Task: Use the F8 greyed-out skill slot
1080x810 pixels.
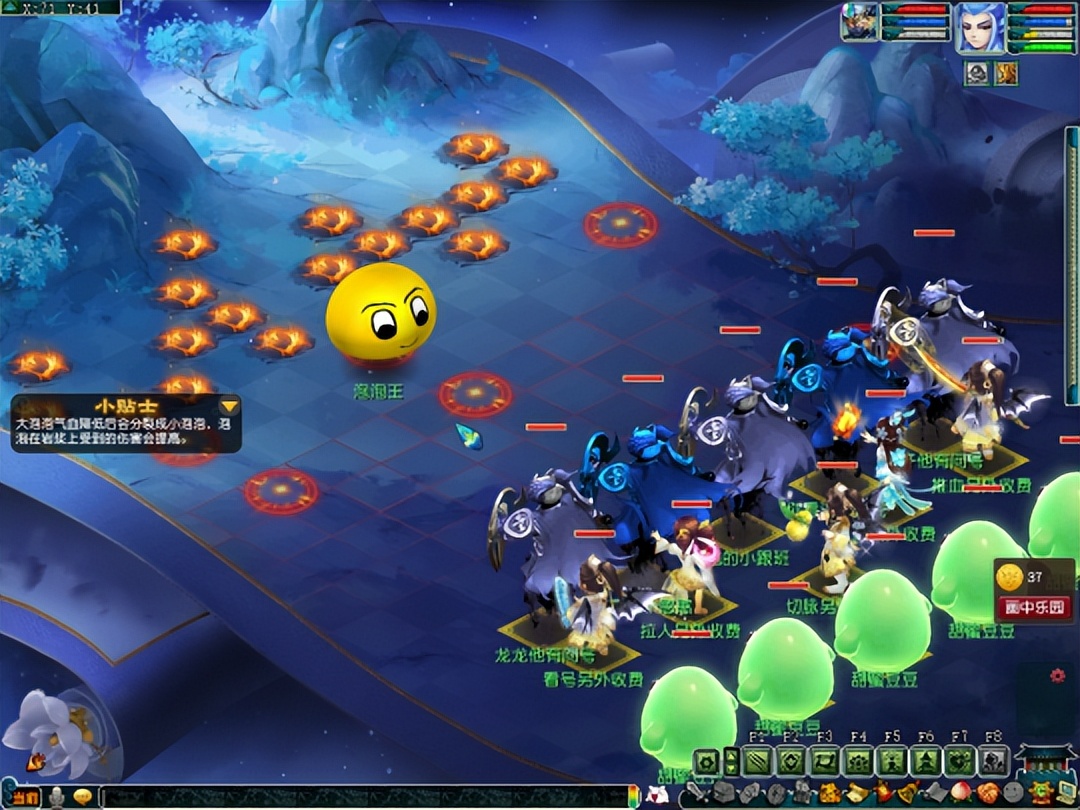Action: pyautogui.click(x=993, y=762)
